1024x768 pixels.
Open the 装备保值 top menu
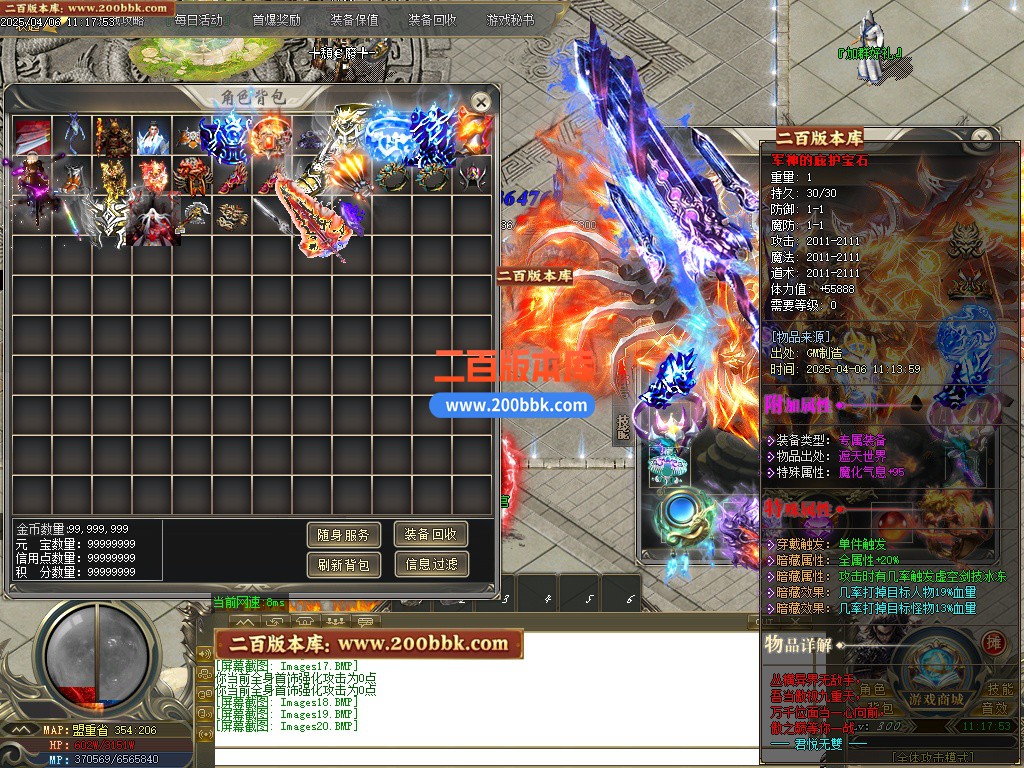[x=354, y=19]
